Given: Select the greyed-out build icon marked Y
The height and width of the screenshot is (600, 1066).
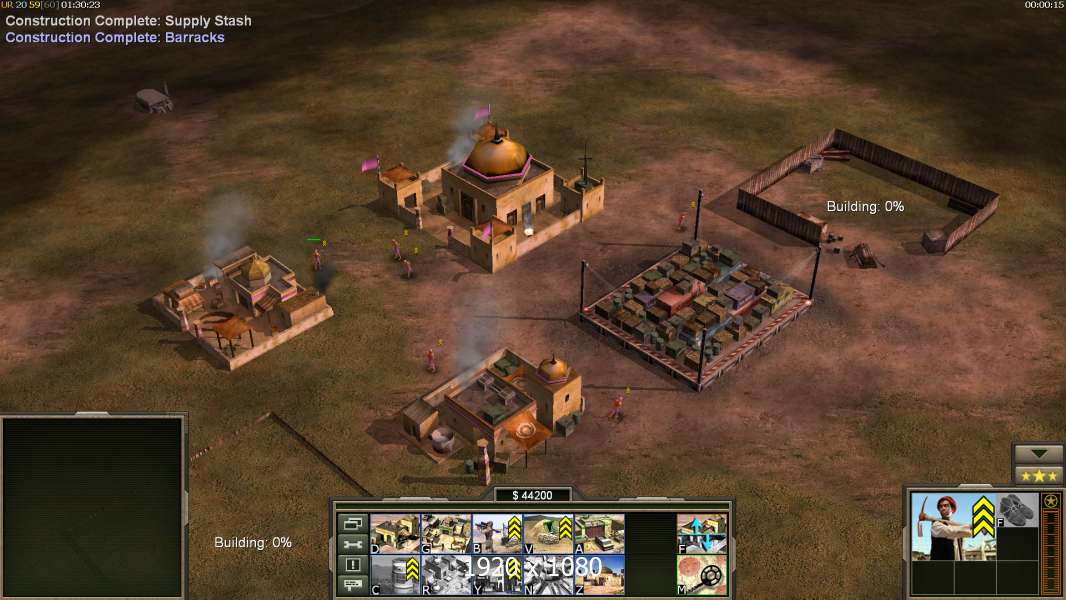Looking at the screenshot, I should point(497,574).
